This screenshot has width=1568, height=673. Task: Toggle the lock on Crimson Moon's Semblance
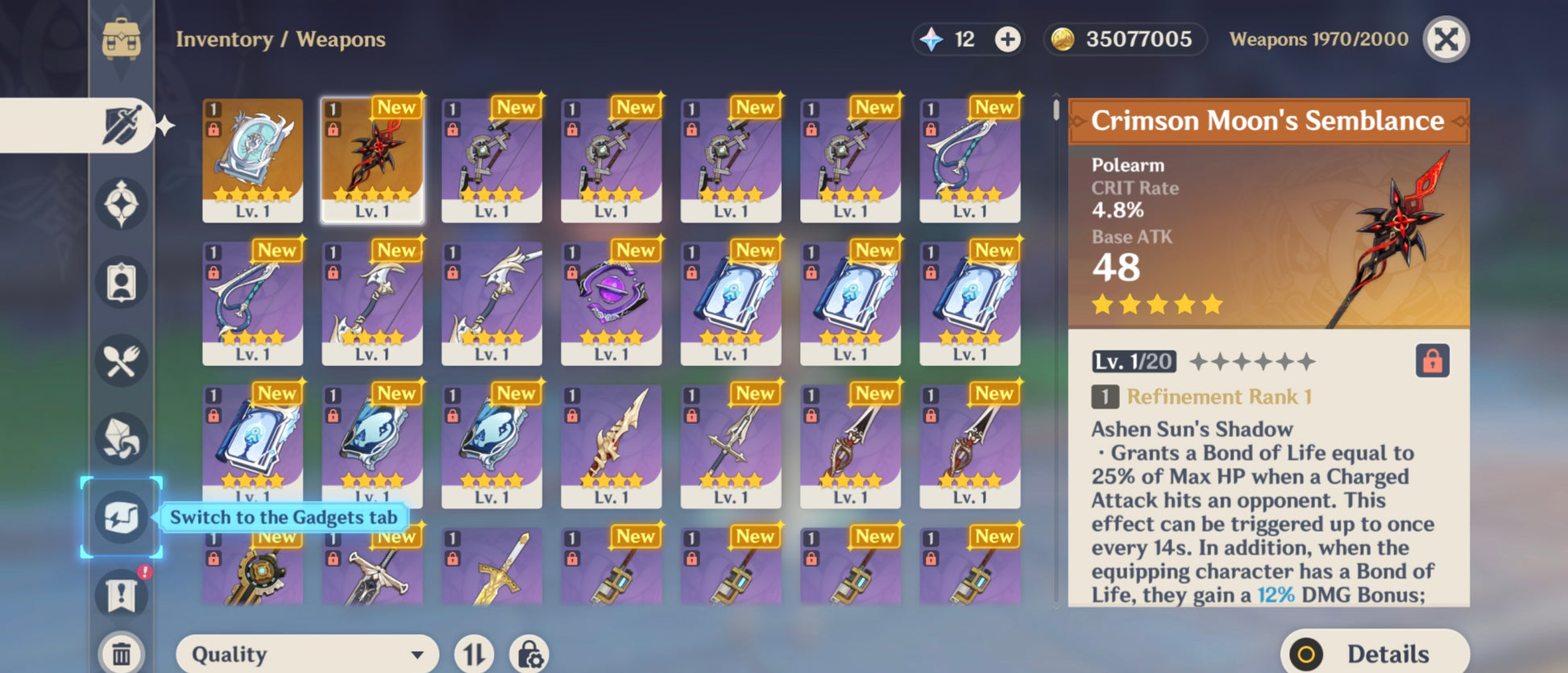(1432, 361)
